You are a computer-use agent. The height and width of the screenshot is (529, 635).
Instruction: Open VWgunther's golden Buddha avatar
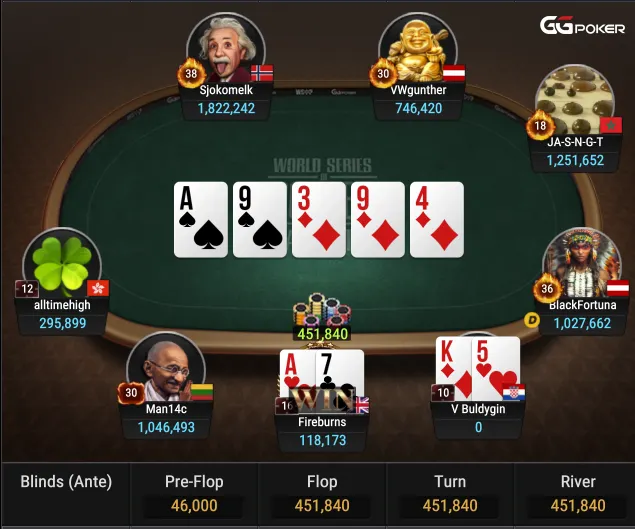pyautogui.click(x=416, y=48)
